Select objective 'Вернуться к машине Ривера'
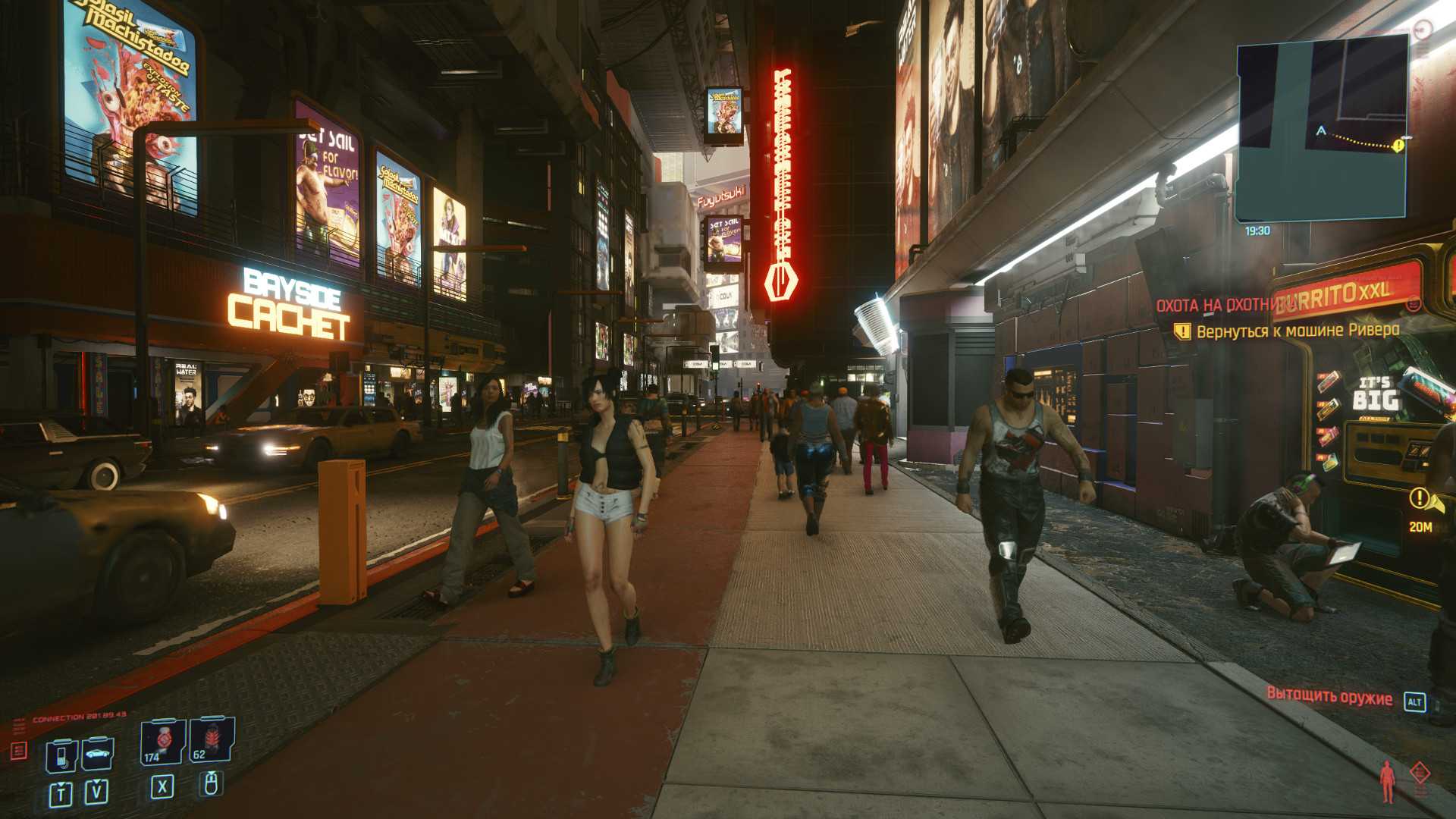 tap(1298, 331)
